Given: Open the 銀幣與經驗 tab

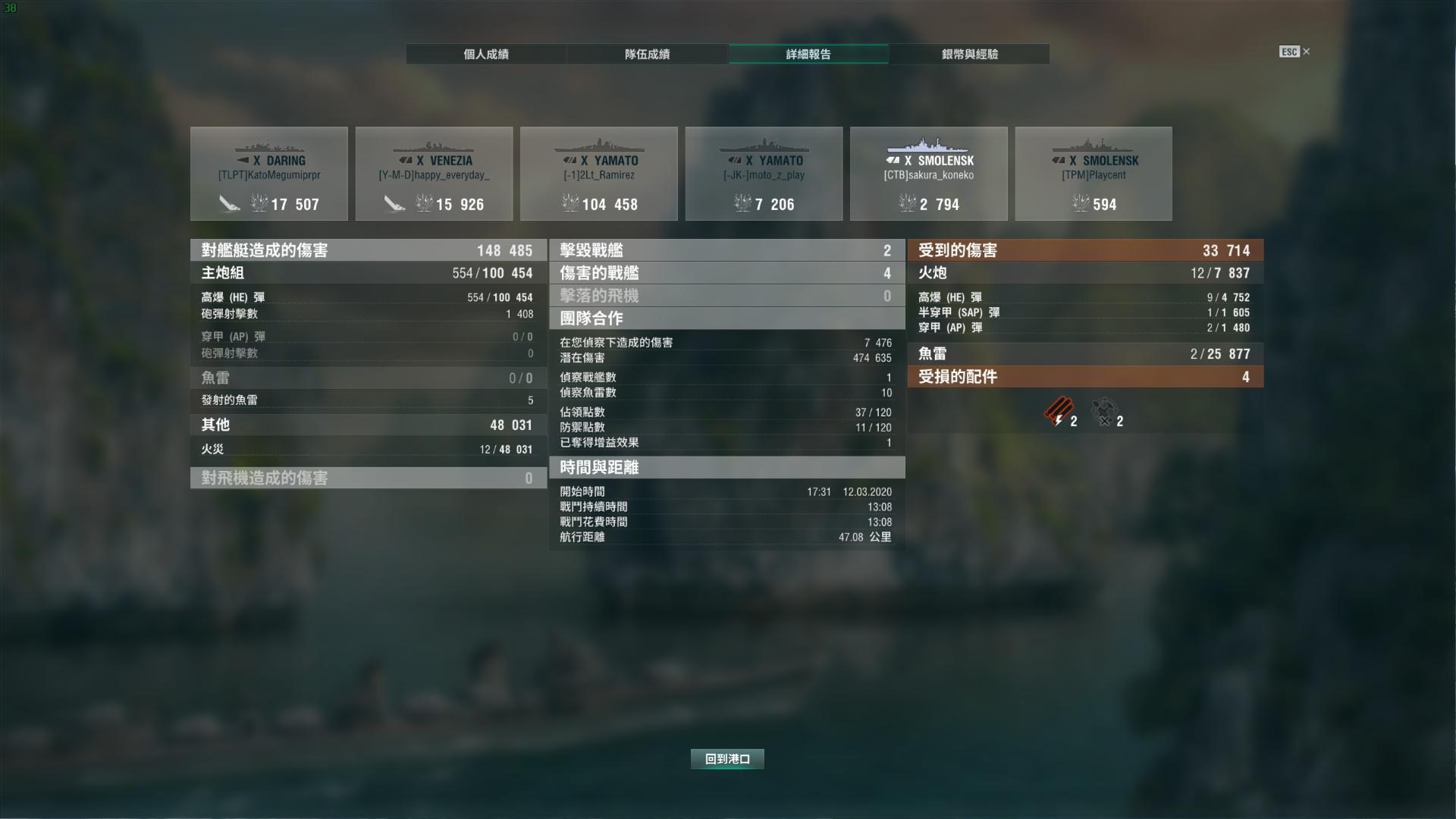Looking at the screenshot, I should pyautogui.click(x=969, y=54).
